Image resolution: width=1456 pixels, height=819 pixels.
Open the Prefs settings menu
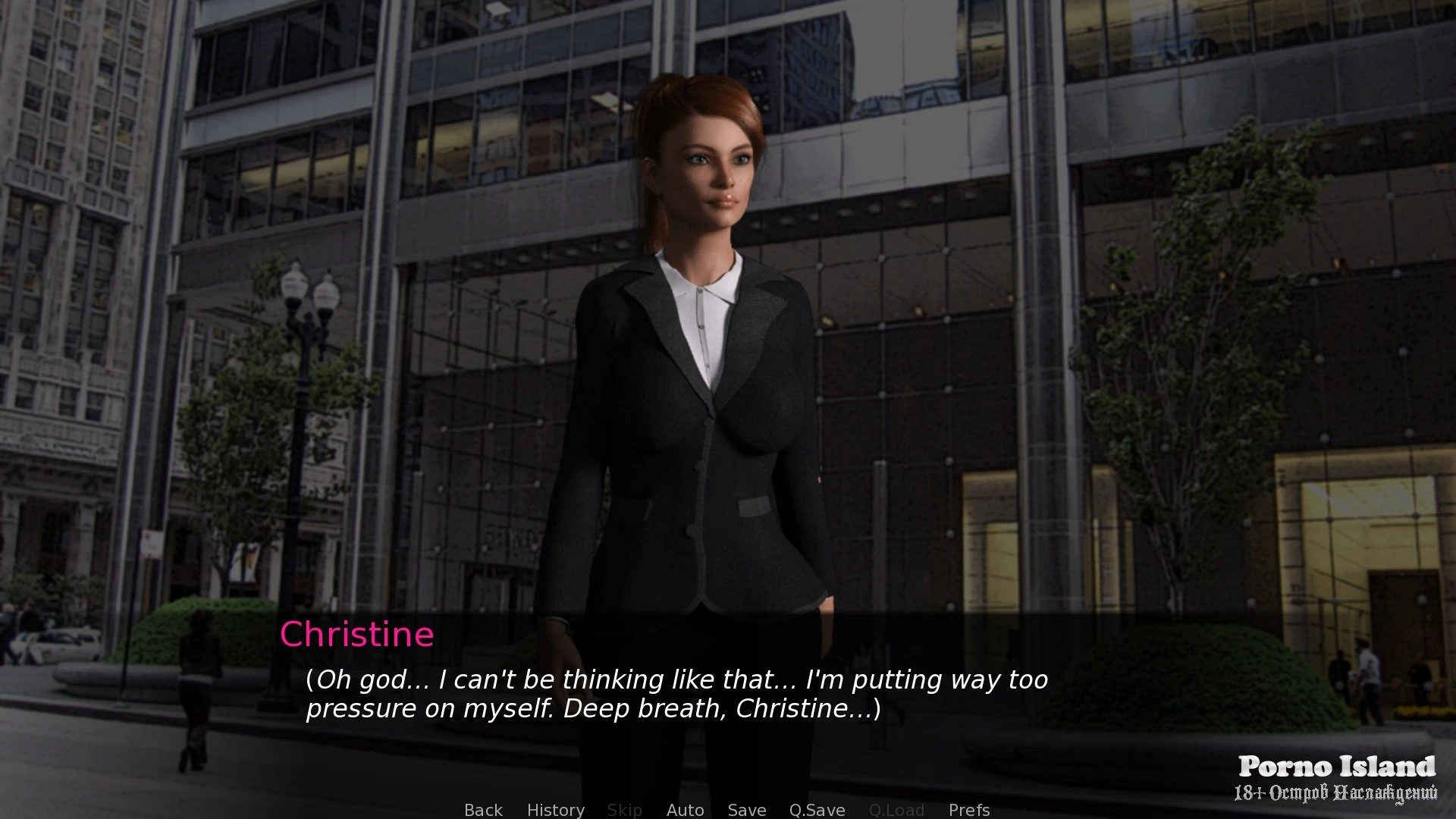point(968,810)
